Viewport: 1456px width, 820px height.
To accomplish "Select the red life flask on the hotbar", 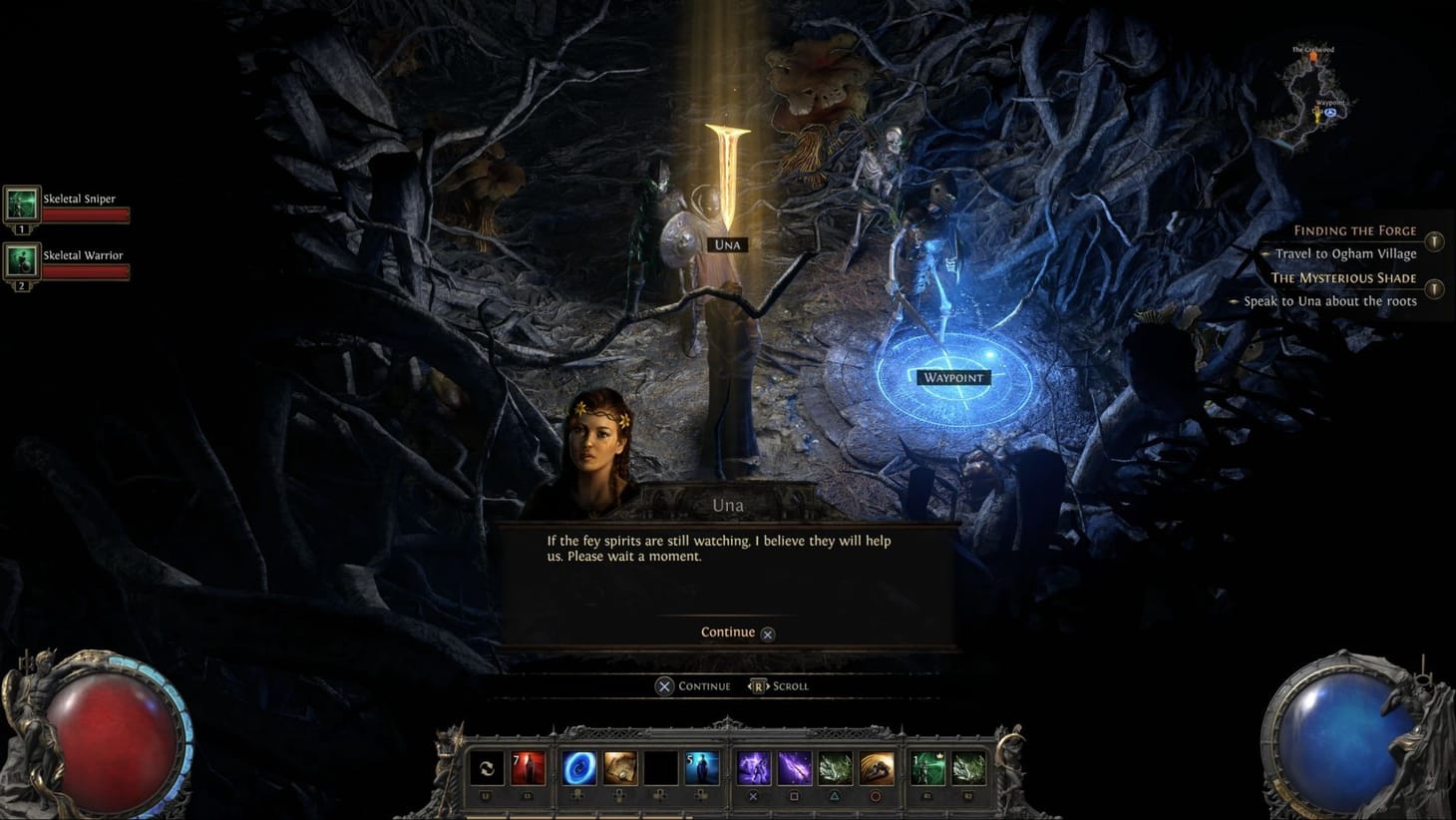I will coord(528,768).
